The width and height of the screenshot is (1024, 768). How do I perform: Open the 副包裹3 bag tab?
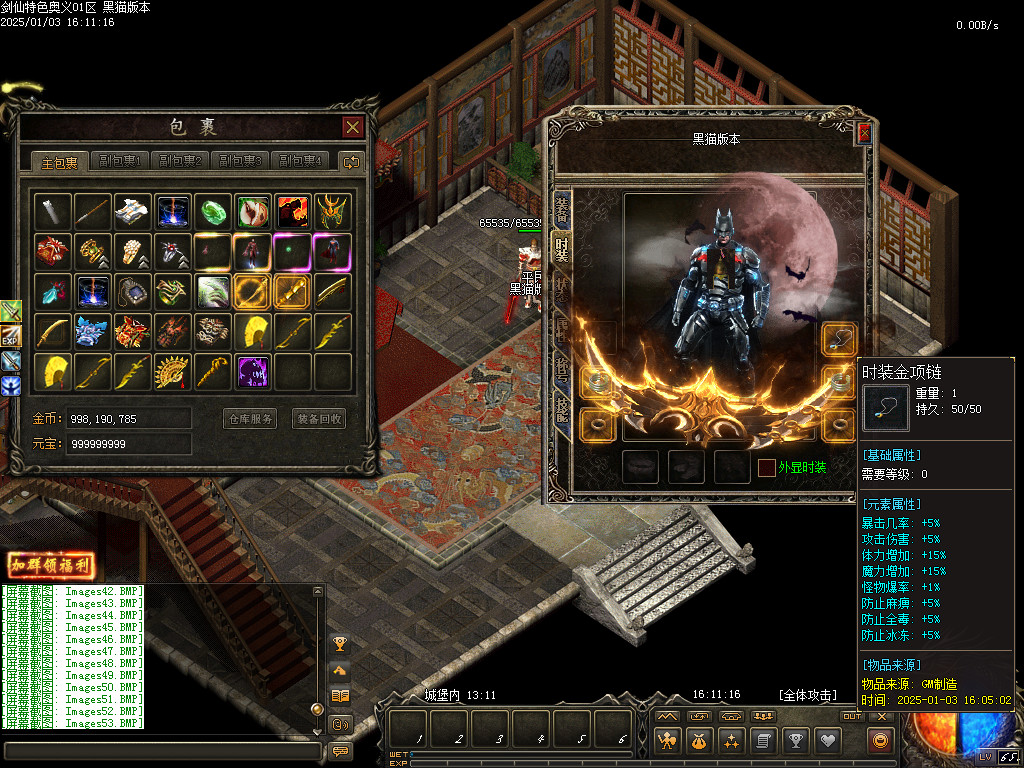tap(240, 161)
